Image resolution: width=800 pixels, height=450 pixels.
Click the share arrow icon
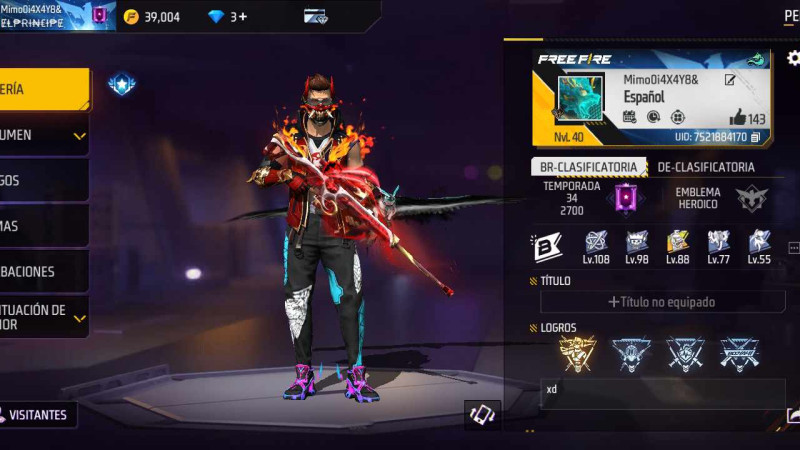pyautogui.click(x=793, y=415)
